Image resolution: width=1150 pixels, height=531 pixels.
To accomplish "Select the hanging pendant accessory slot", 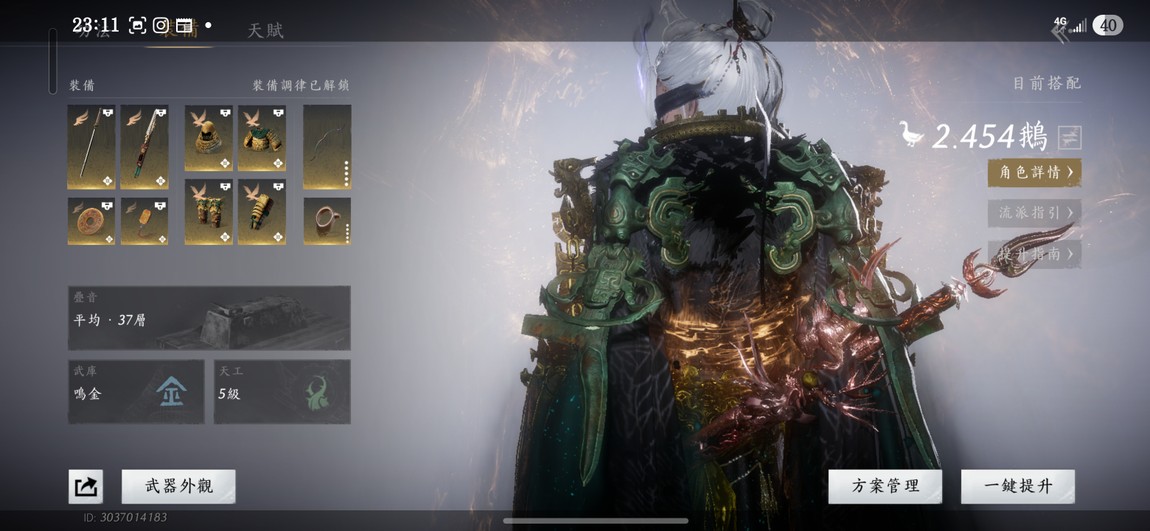I will (x=144, y=221).
